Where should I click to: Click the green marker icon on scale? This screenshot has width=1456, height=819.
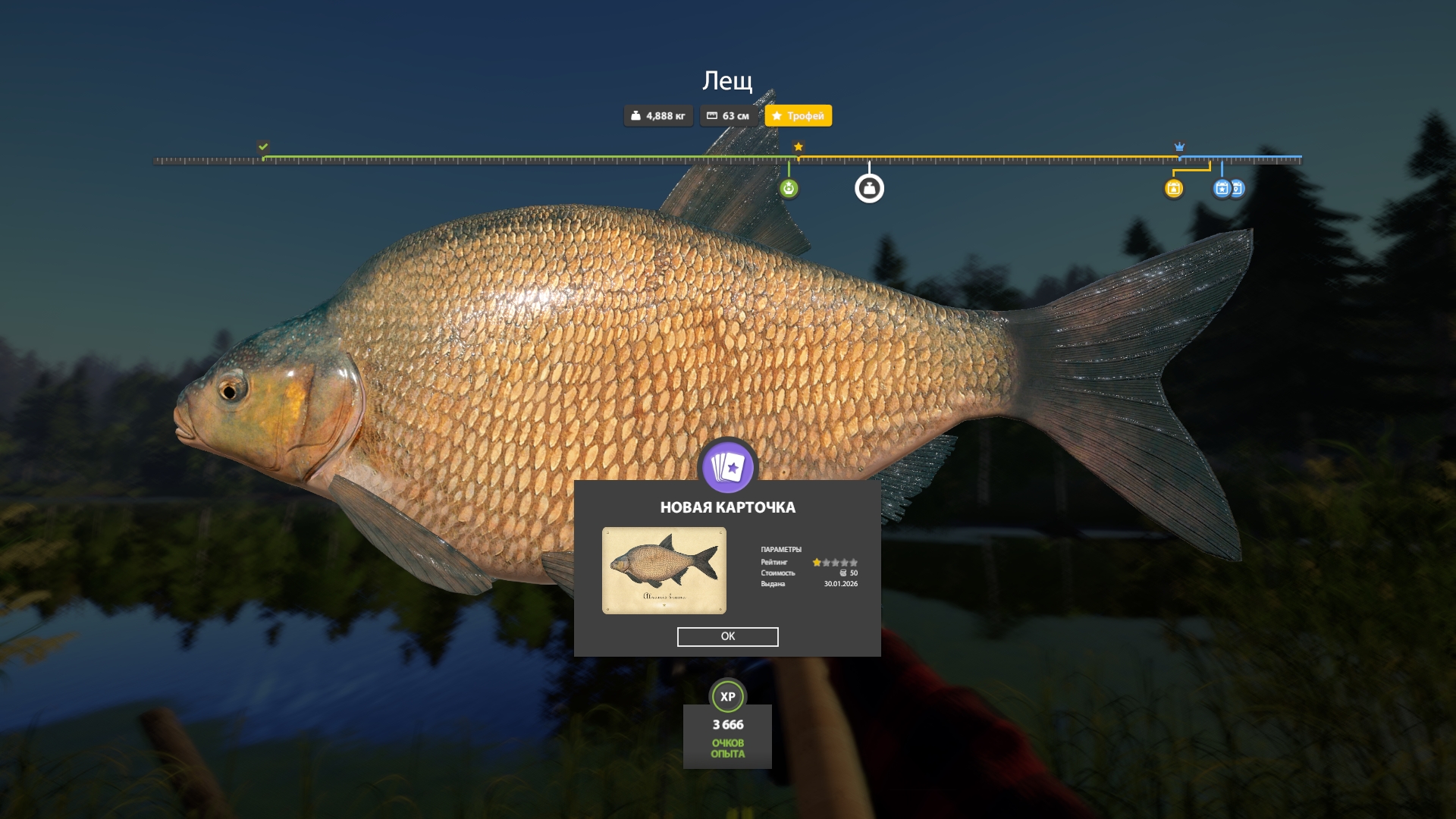coord(789,188)
